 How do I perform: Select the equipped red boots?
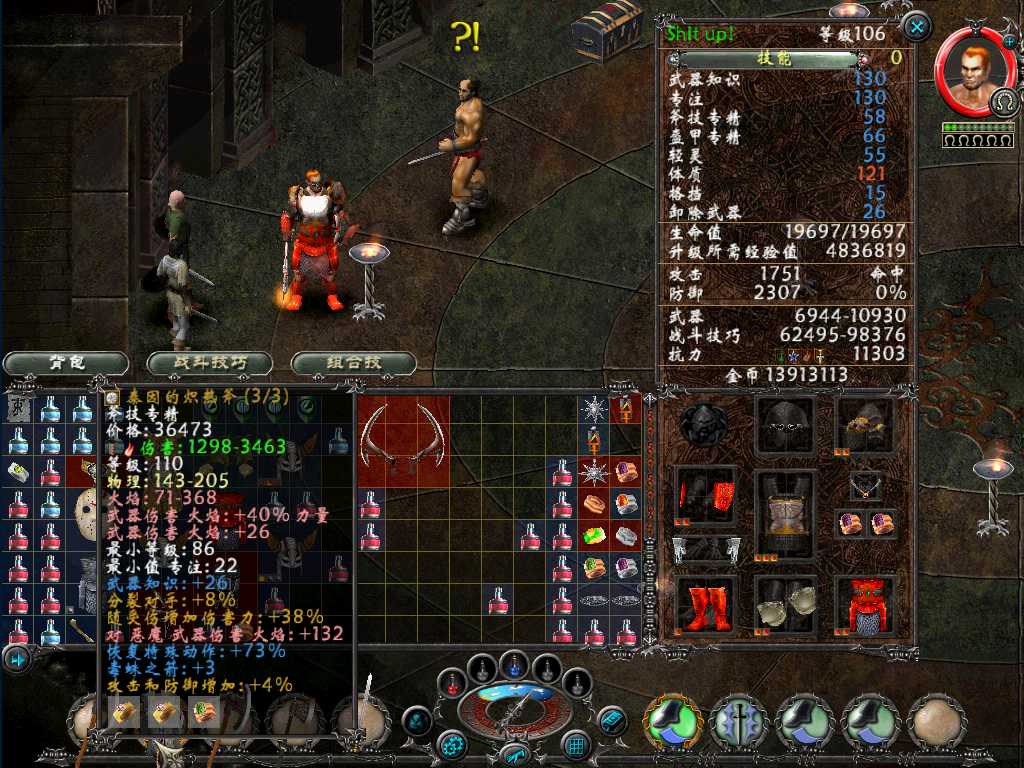705,605
